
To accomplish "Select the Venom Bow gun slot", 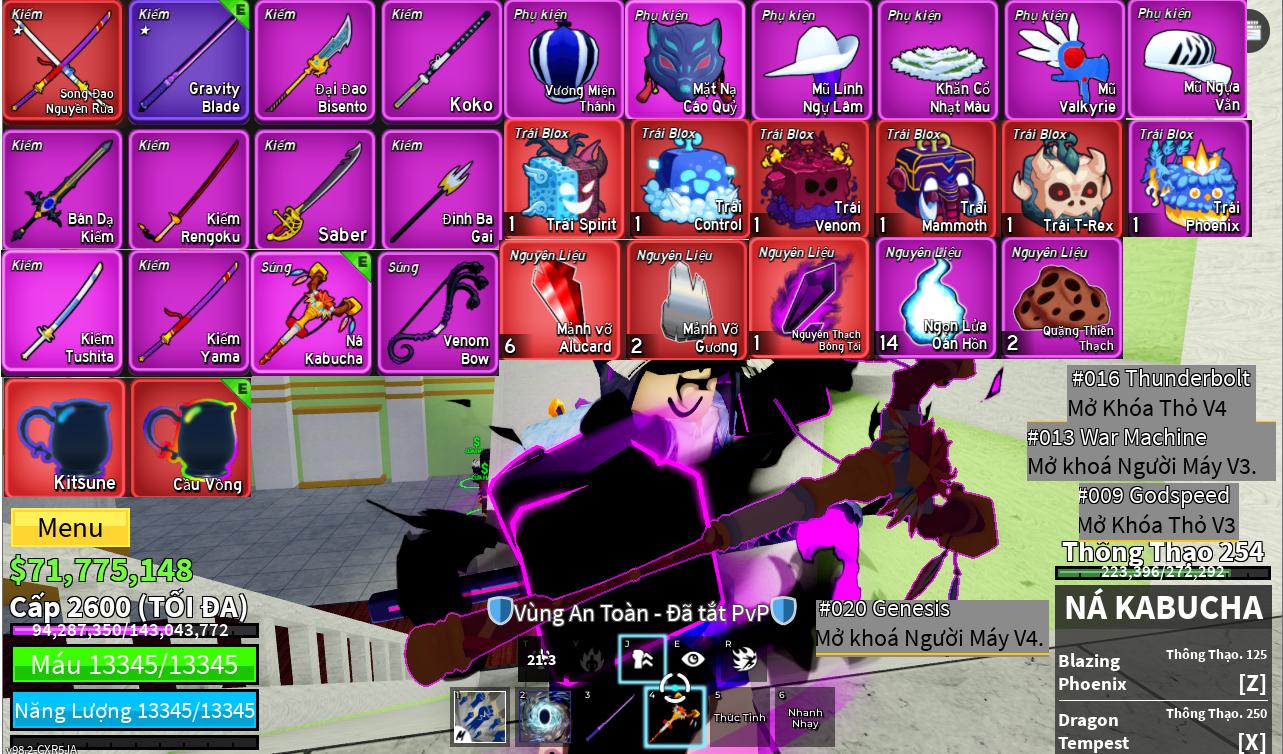I will pyautogui.click(x=438, y=314).
